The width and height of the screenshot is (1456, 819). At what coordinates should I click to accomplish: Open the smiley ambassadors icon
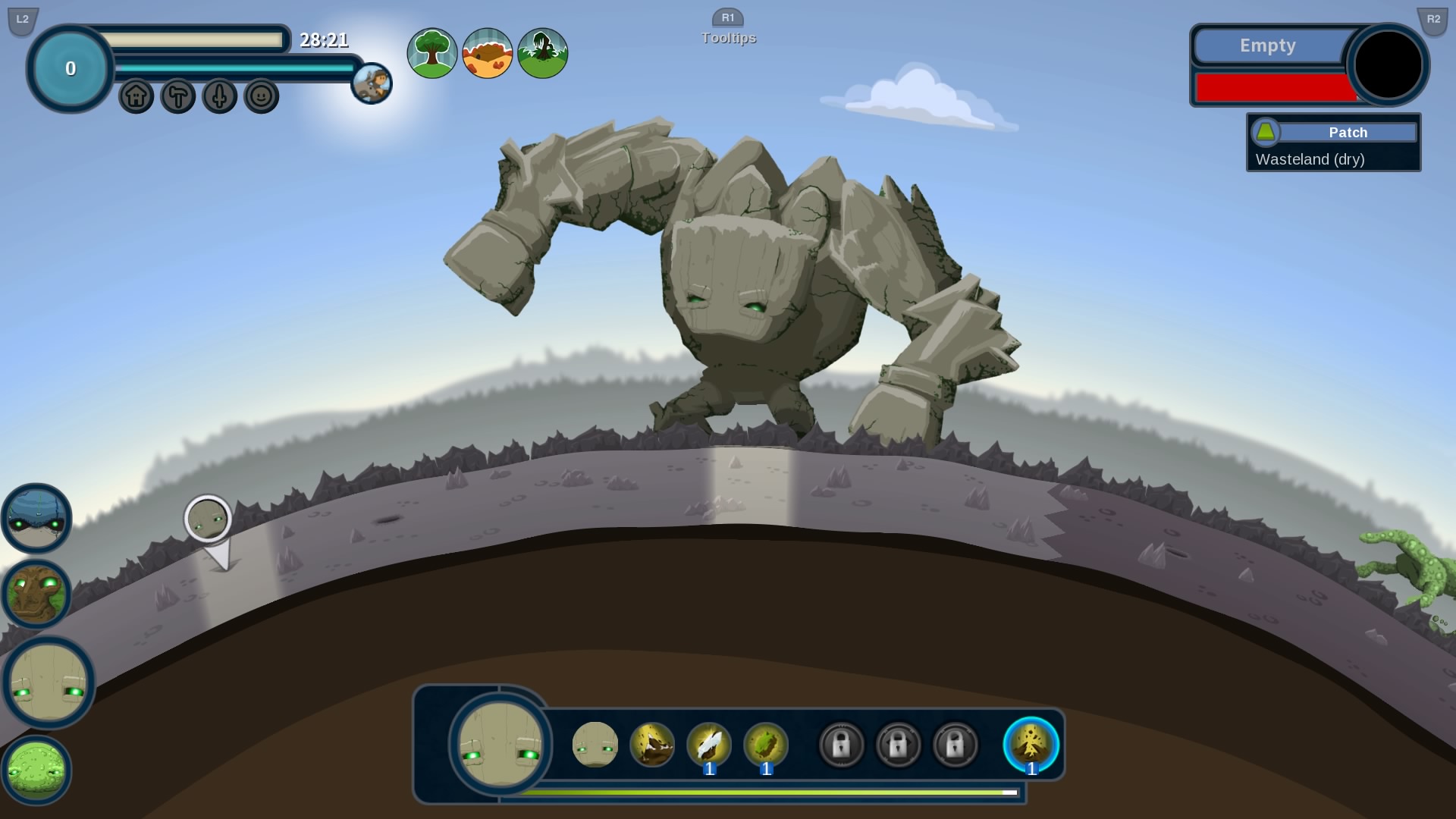261,96
